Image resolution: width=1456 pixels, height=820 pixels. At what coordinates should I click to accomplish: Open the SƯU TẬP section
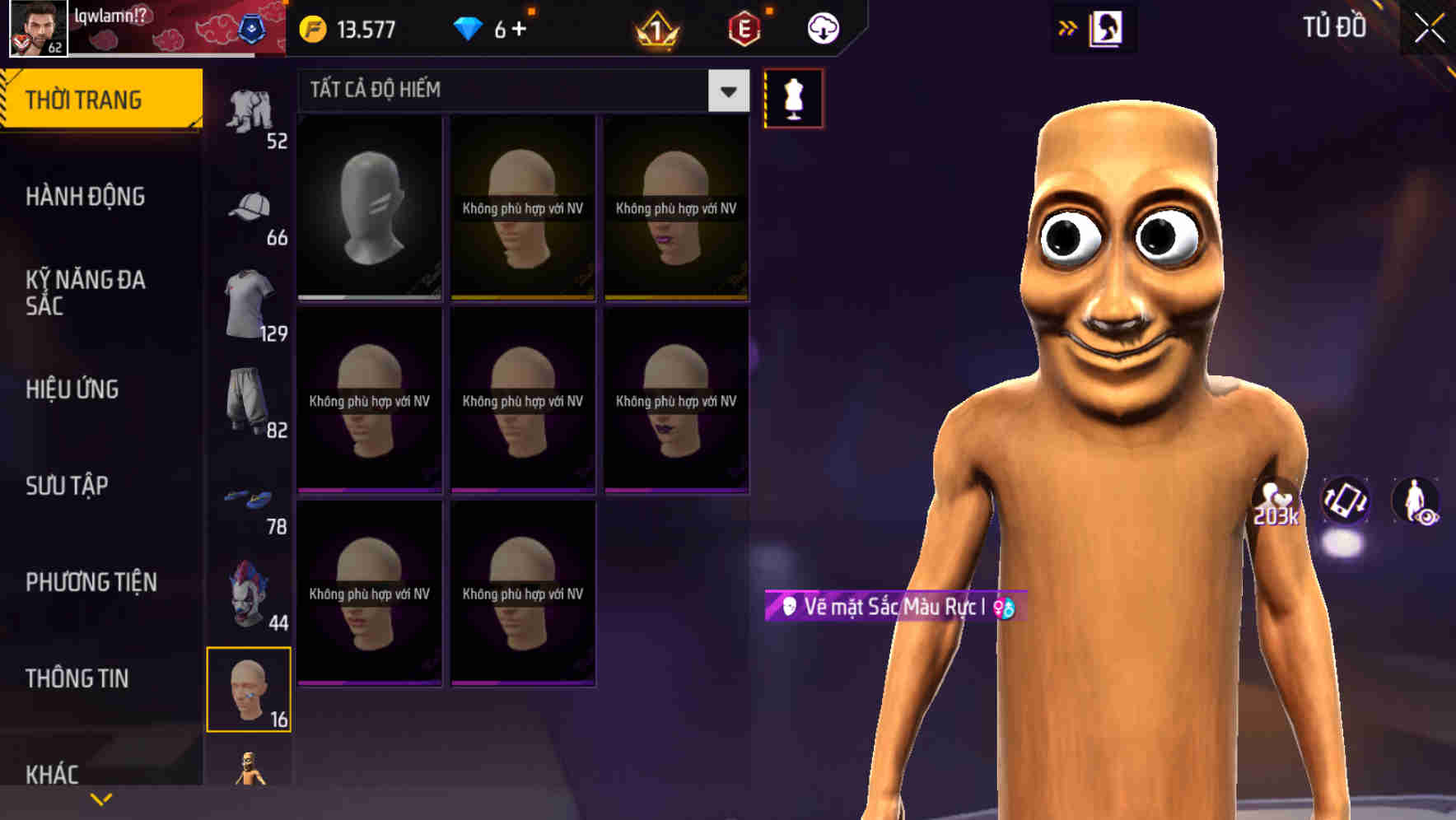[x=68, y=486]
